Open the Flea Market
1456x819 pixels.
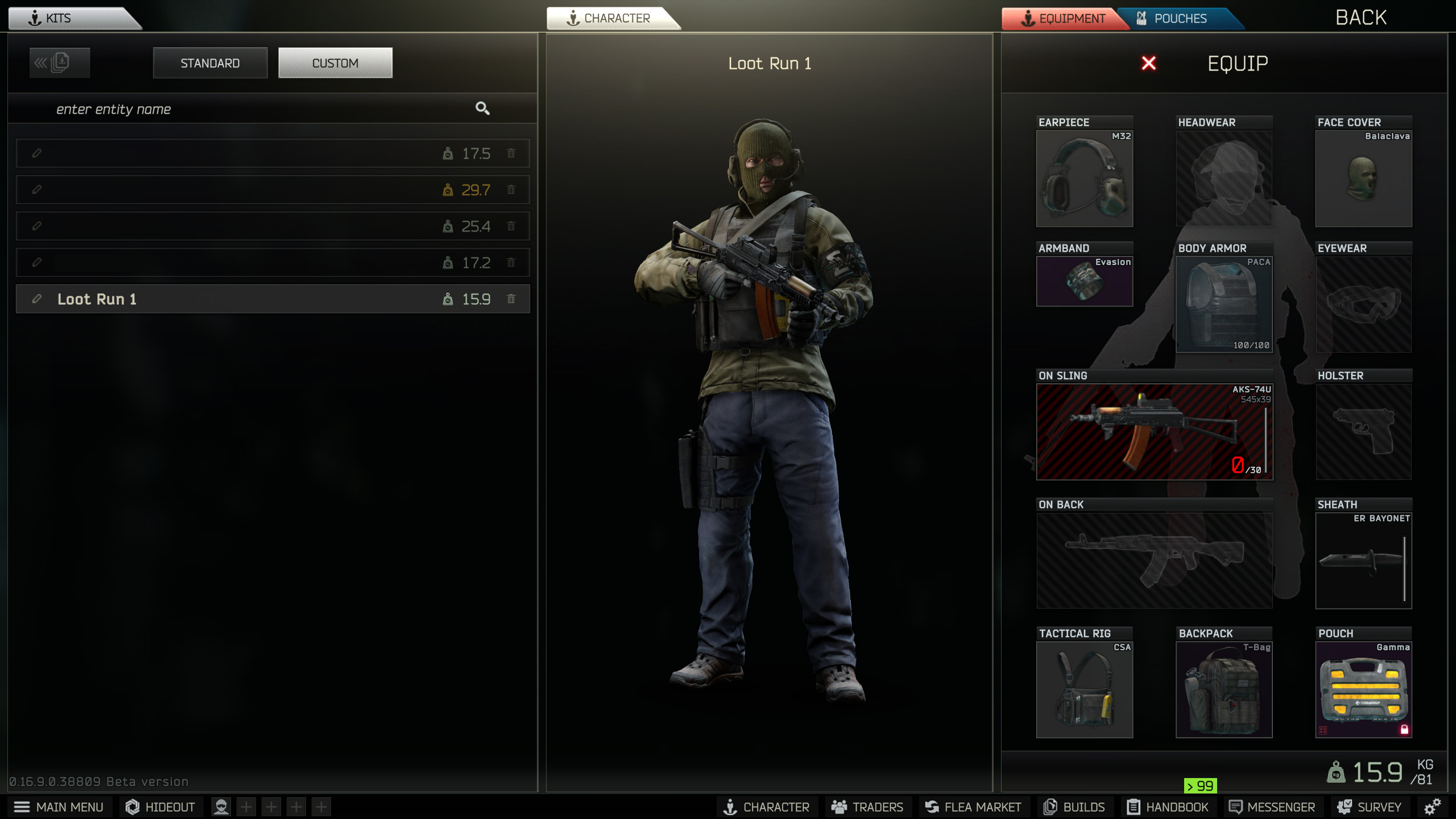(973, 807)
